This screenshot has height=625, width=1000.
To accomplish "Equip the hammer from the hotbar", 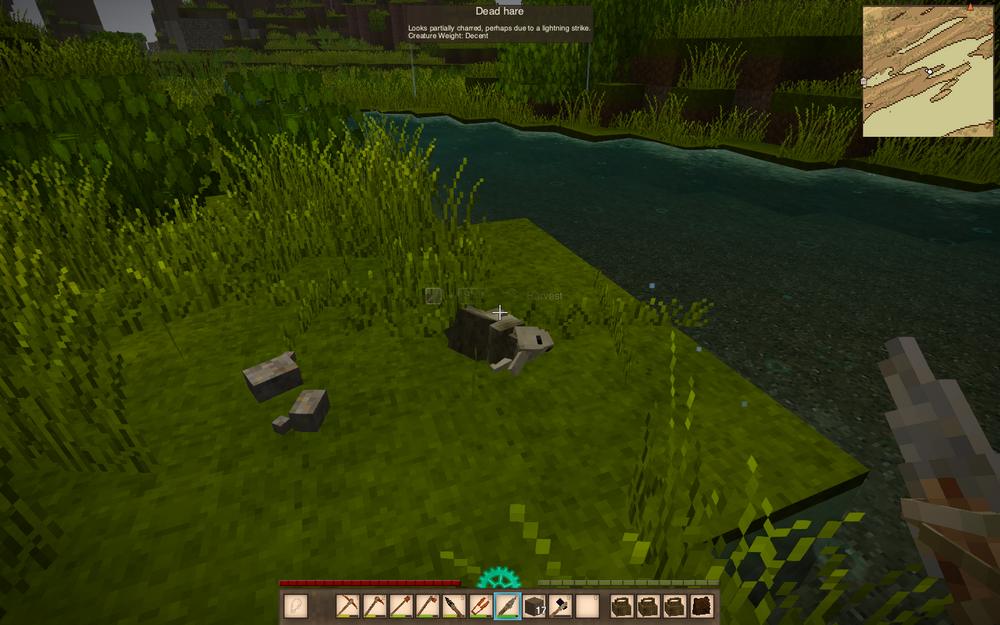I will (x=560, y=605).
